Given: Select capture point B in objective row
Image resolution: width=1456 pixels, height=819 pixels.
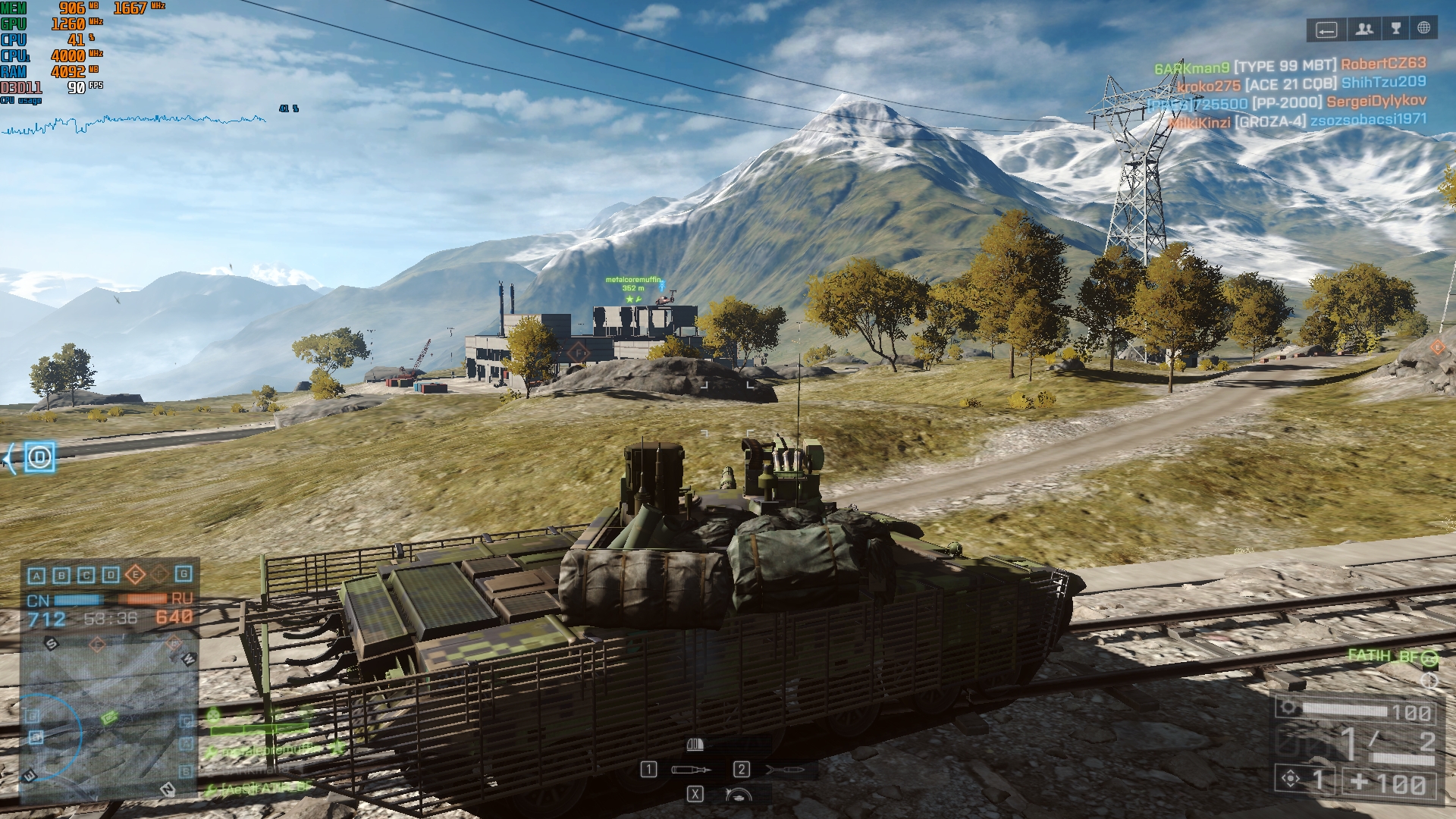Looking at the screenshot, I should [61, 576].
